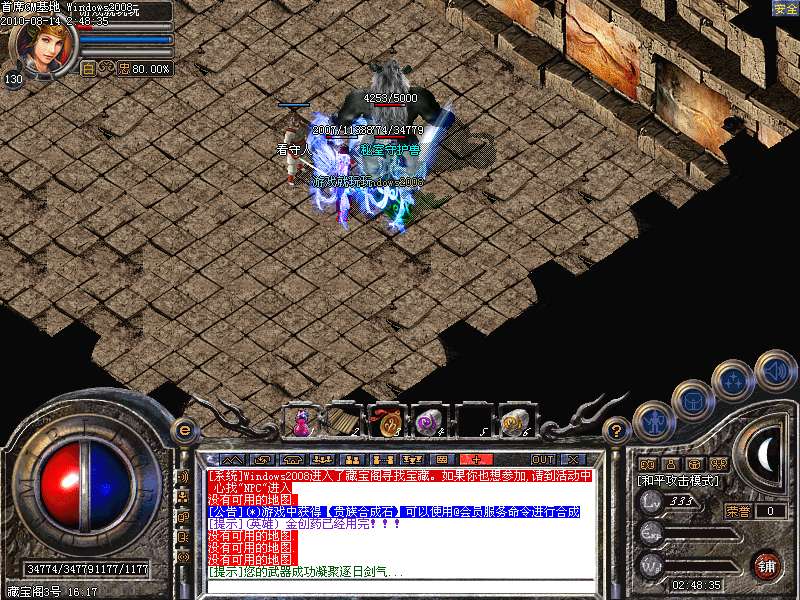Toggle the 白 hero state button
This screenshot has height=600, width=800.
click(88, 69)
